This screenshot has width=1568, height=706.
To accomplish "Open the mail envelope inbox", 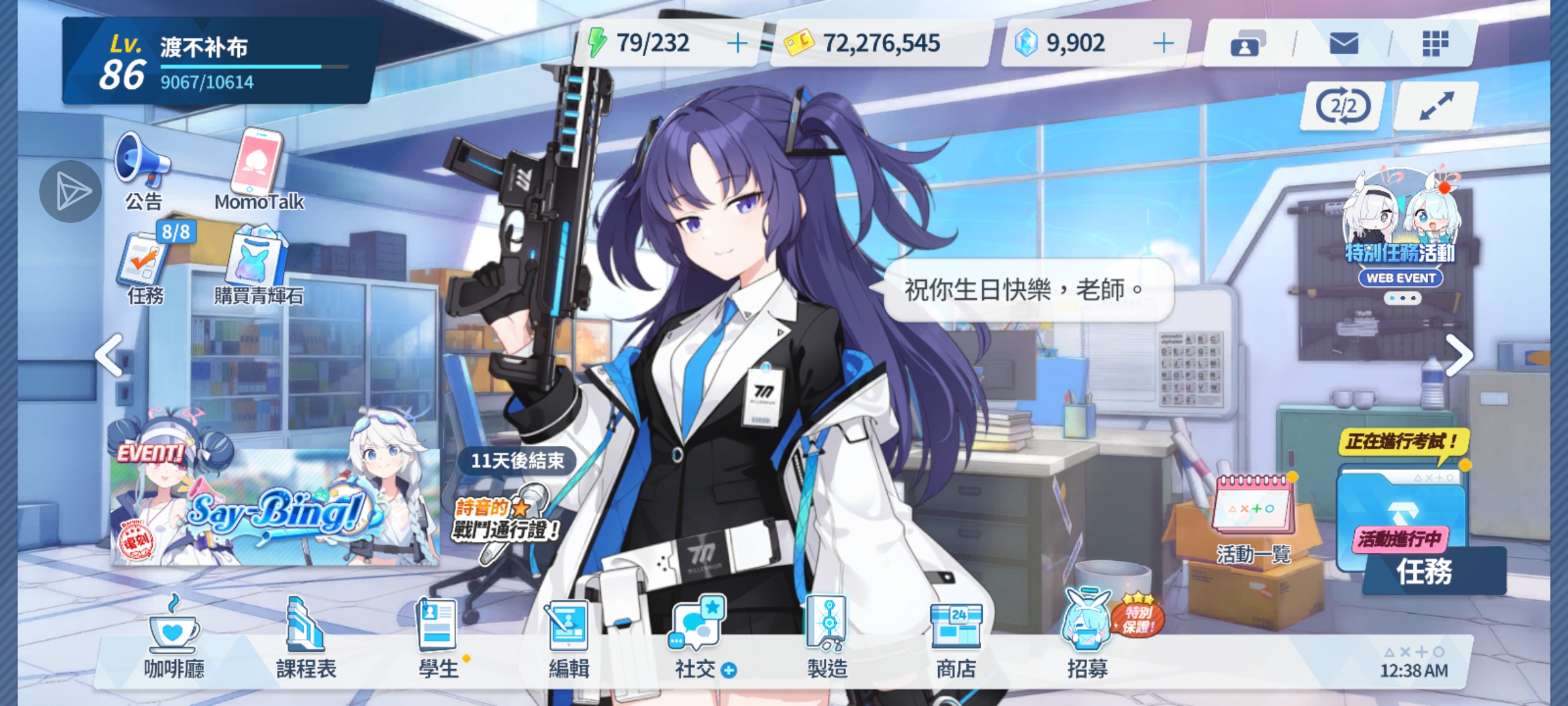I will click(1343, 44).
